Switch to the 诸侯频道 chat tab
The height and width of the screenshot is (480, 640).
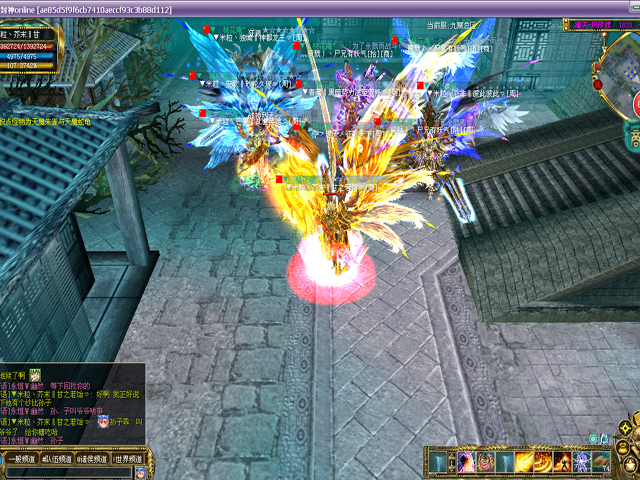tap(92, 458)
